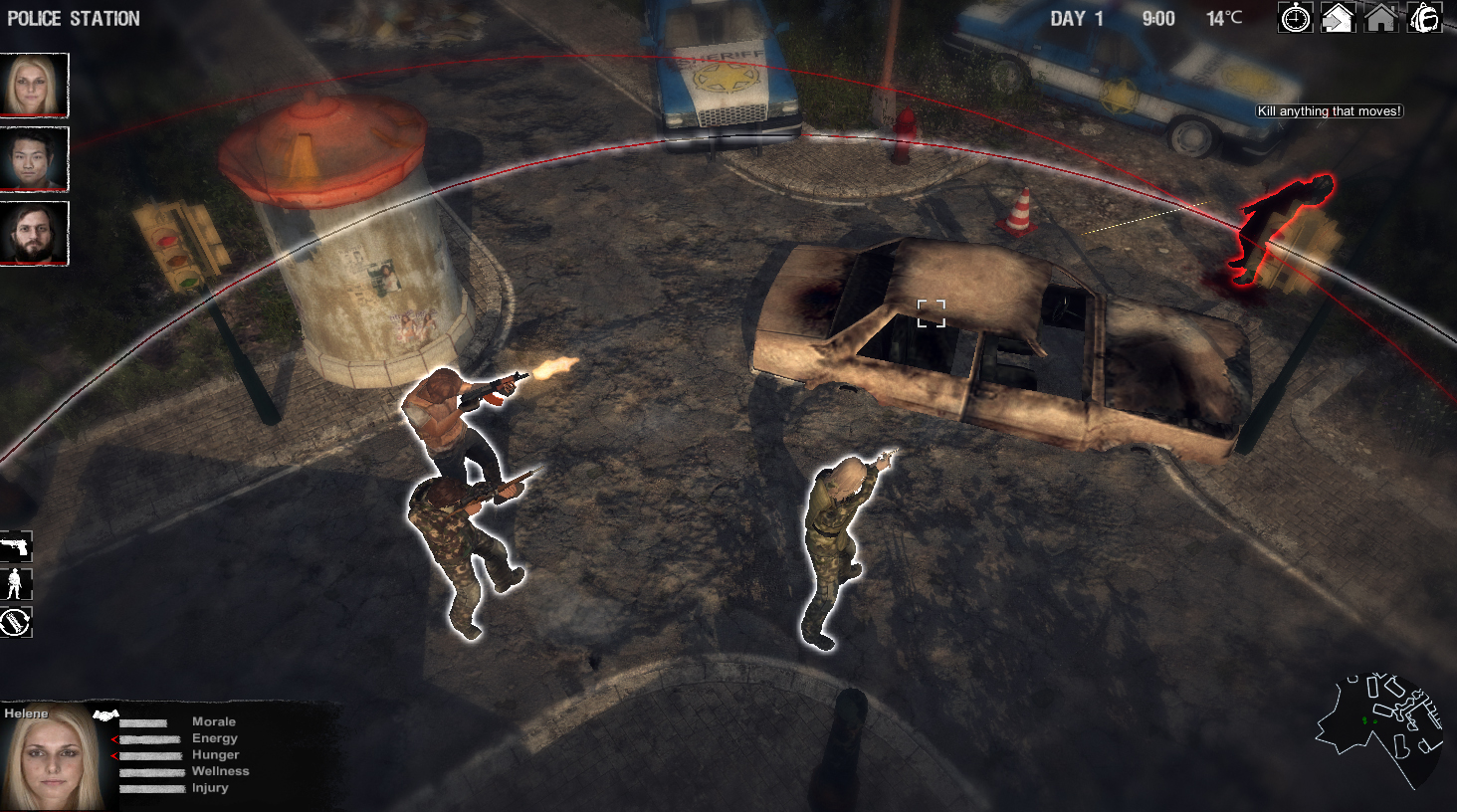Image resolution: width=1457 pixels, height=812 pixels.
Task: Click the DAY 1 indicator
Action: point(1075,18)
